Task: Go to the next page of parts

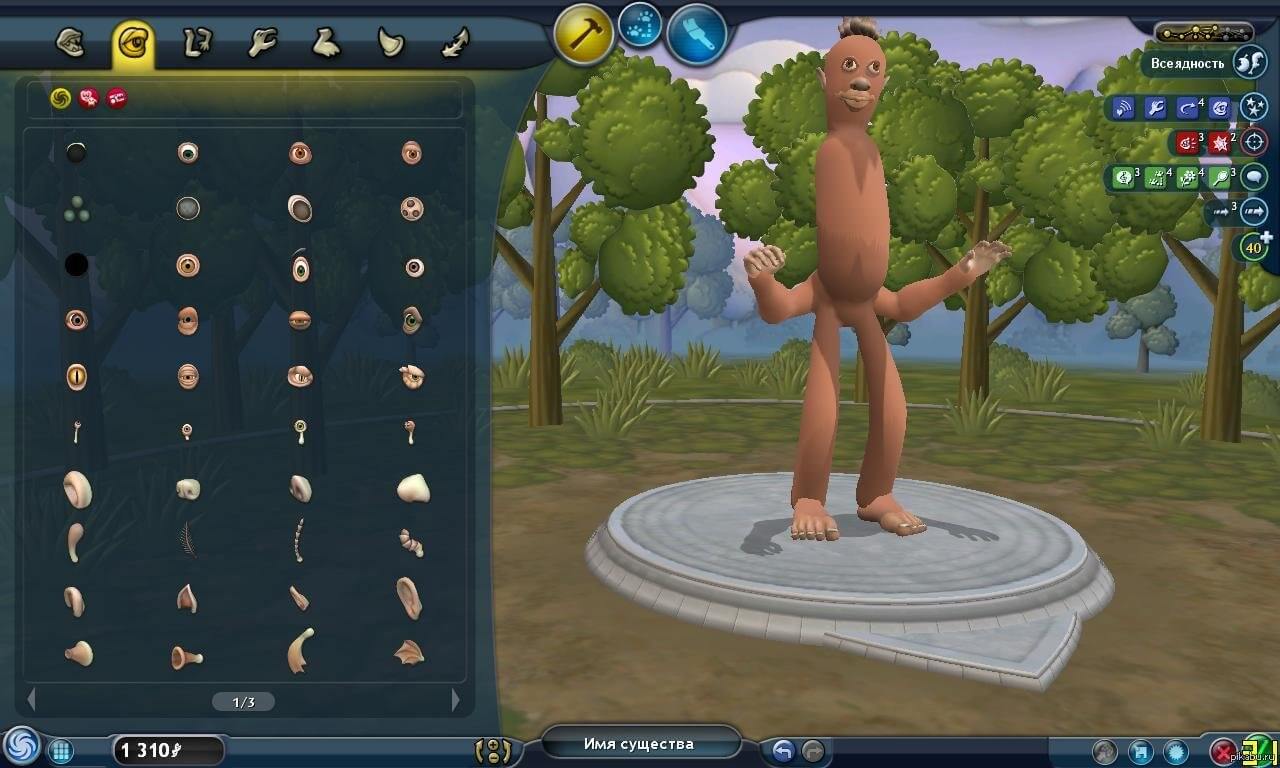Action: (456, 700)
